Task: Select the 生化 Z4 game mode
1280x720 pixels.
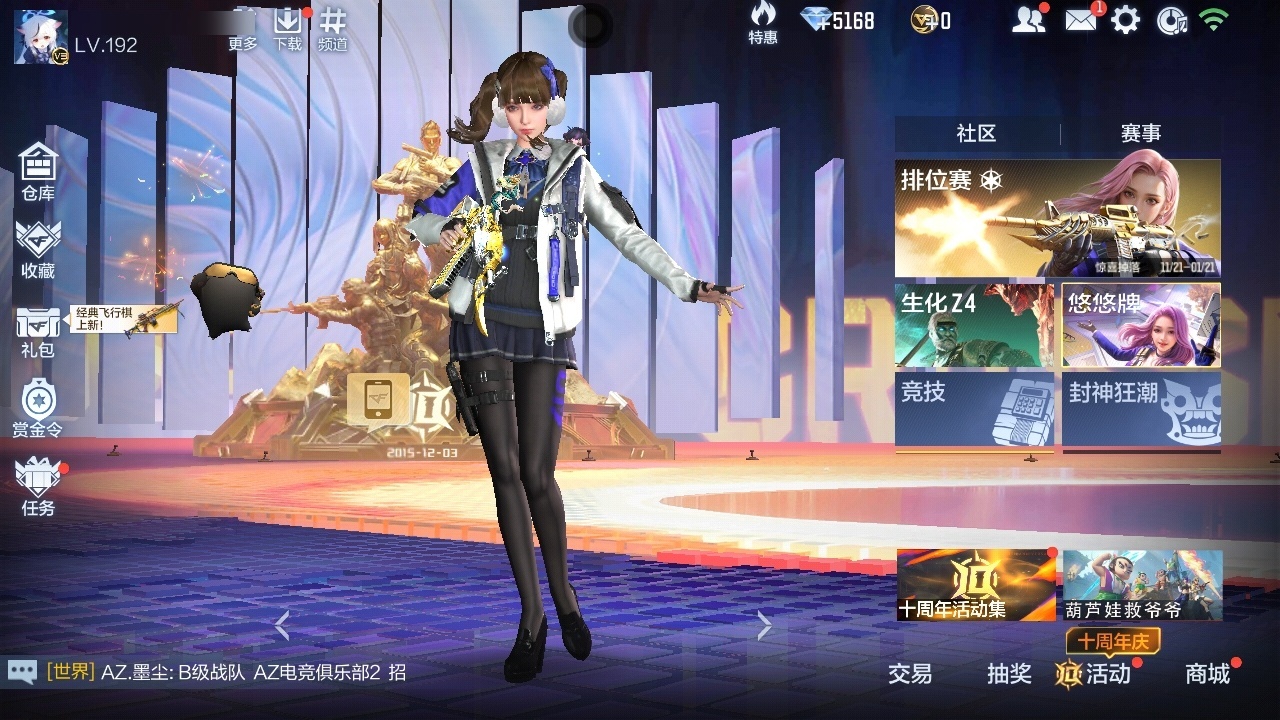Action: (x=974, y=326)
